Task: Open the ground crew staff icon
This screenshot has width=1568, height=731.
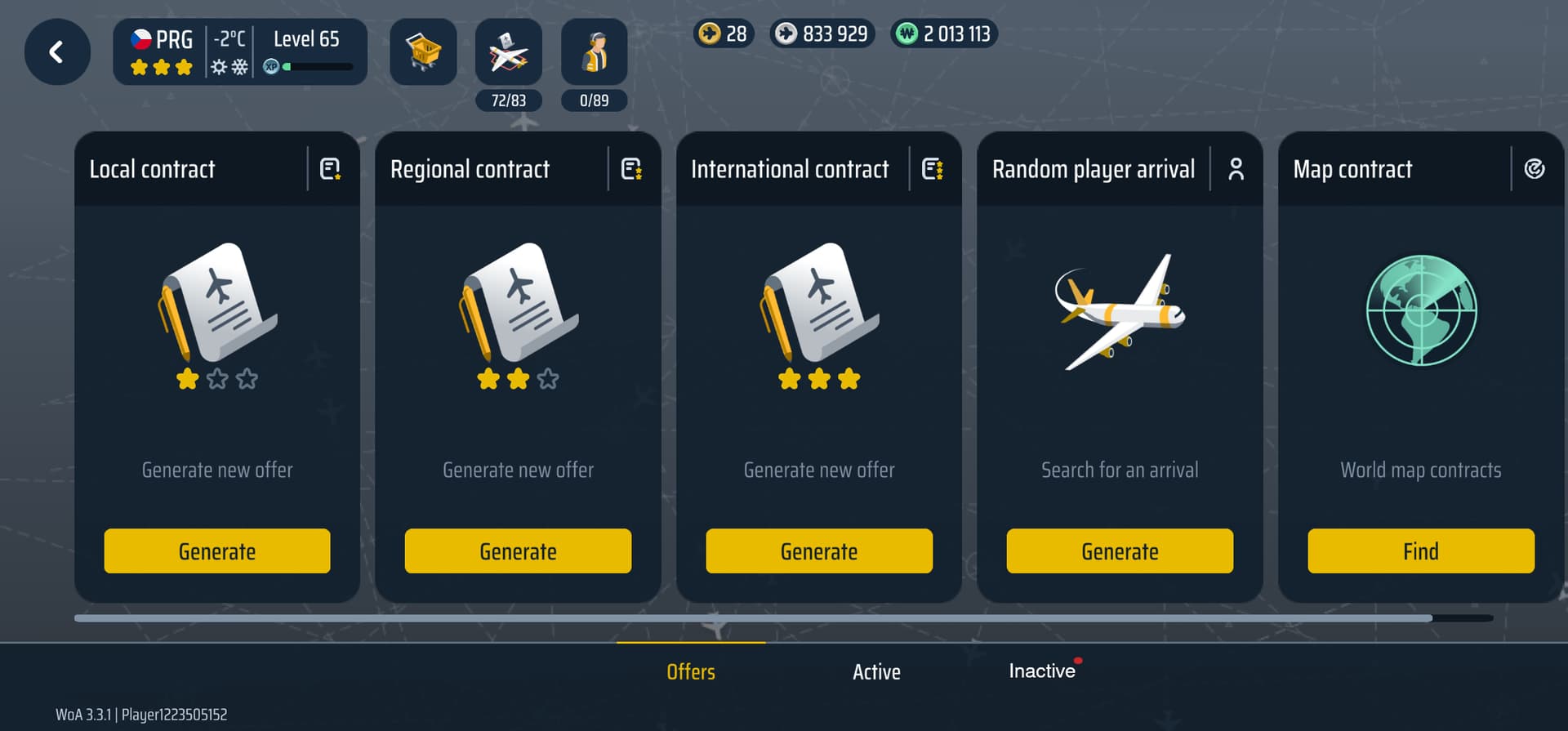Action: (594, 52)
